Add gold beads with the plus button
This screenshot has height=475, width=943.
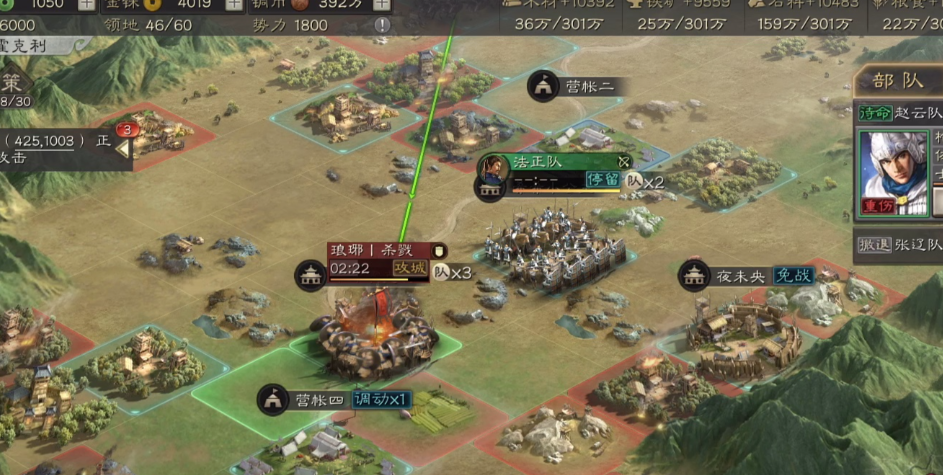[234, 4]
